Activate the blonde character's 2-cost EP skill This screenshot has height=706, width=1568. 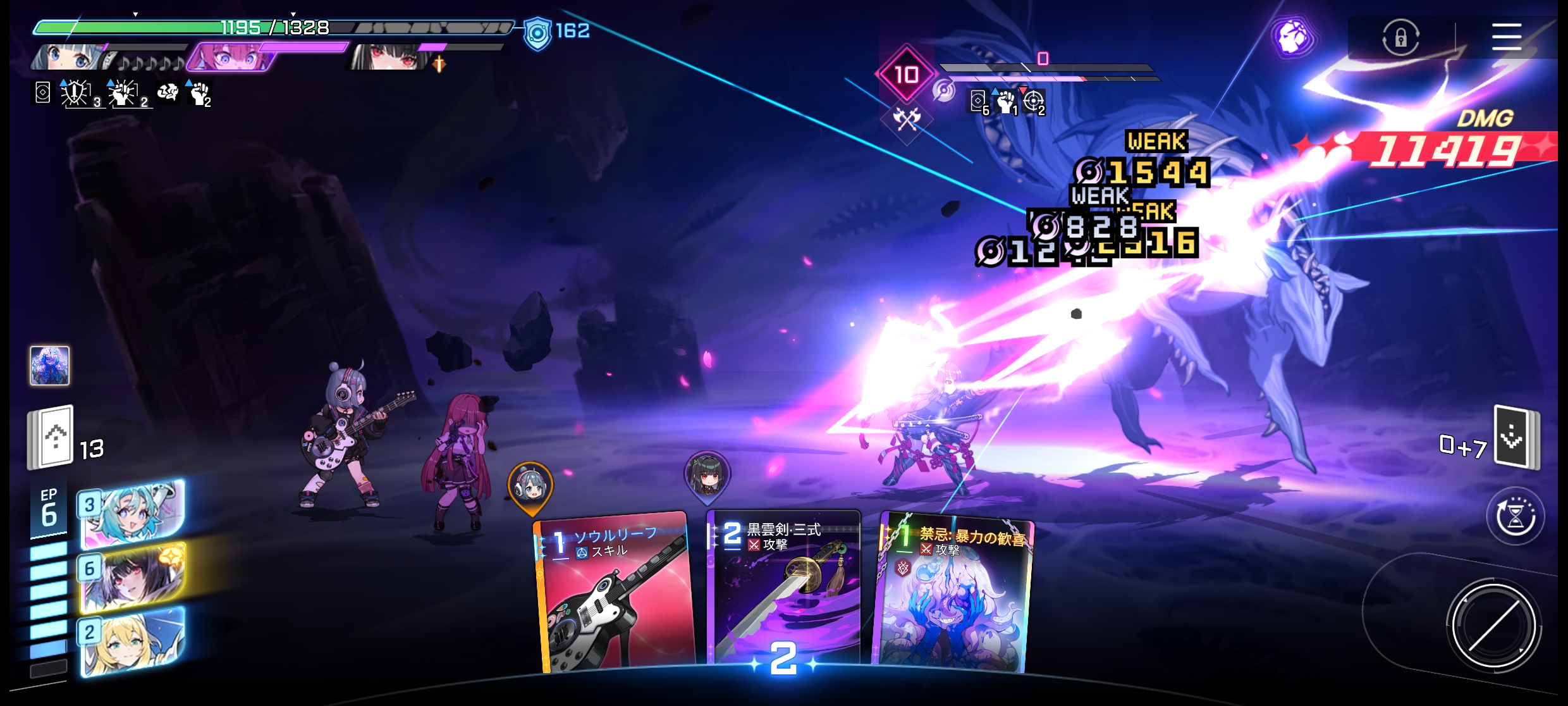coord(133,641)
